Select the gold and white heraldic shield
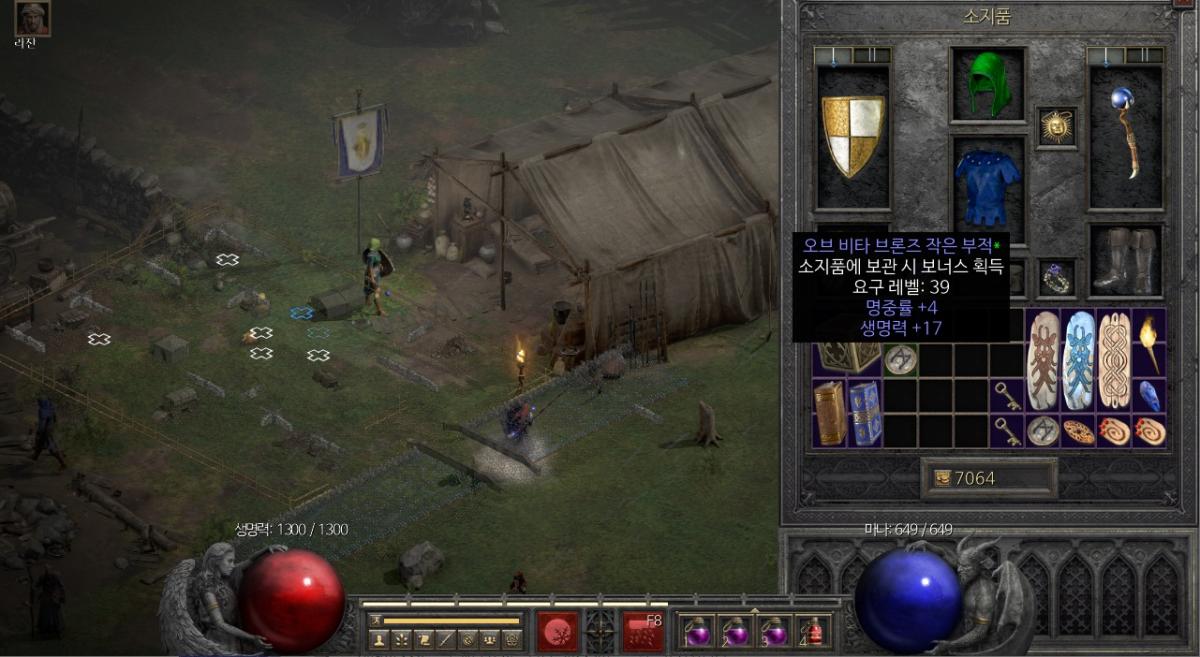1200x657 pixels. point(853,136)
